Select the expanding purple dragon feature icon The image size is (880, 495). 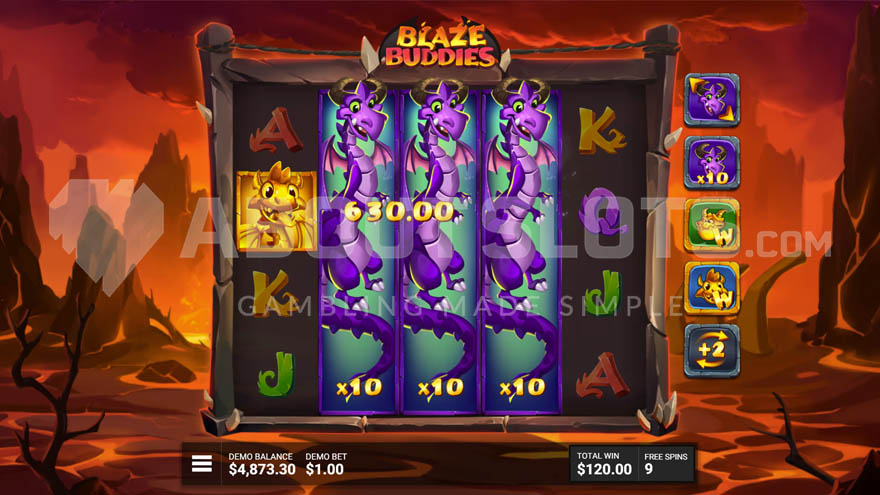pyautogui.click(x=711, y=100)
